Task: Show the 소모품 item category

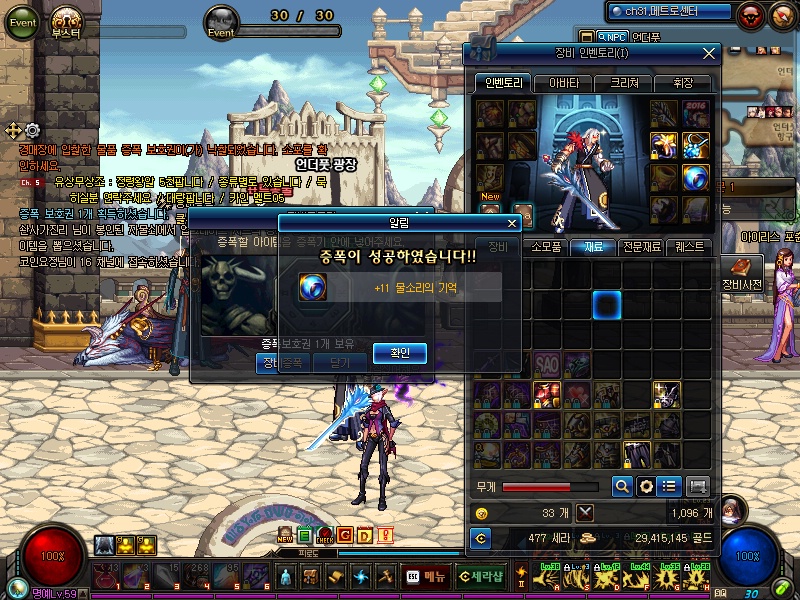Action: tap(545, 246)
